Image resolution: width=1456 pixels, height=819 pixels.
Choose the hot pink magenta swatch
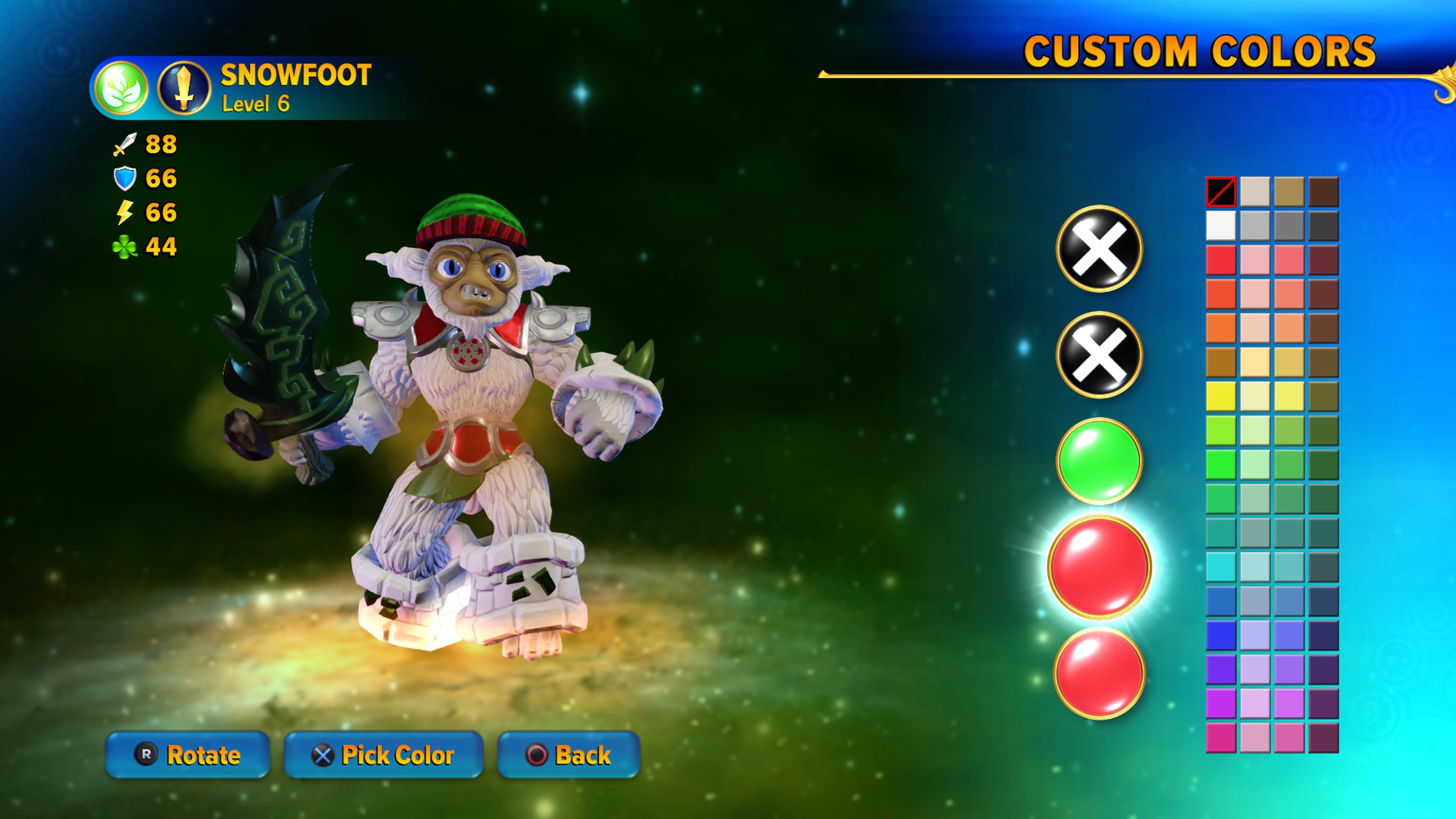pyautogui.click(x=1221, y=737)
